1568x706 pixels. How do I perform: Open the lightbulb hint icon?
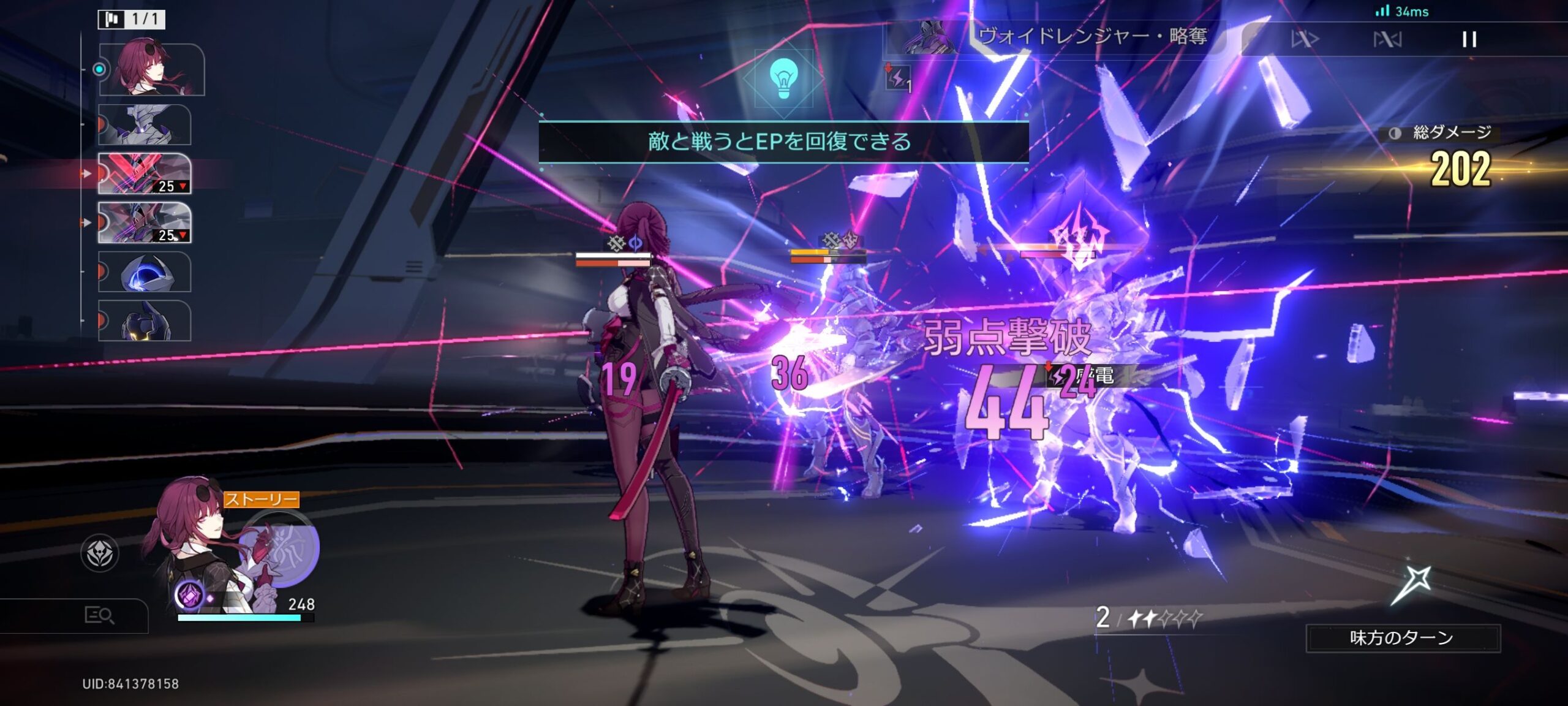pyautogui.click(x=783, y=79)
